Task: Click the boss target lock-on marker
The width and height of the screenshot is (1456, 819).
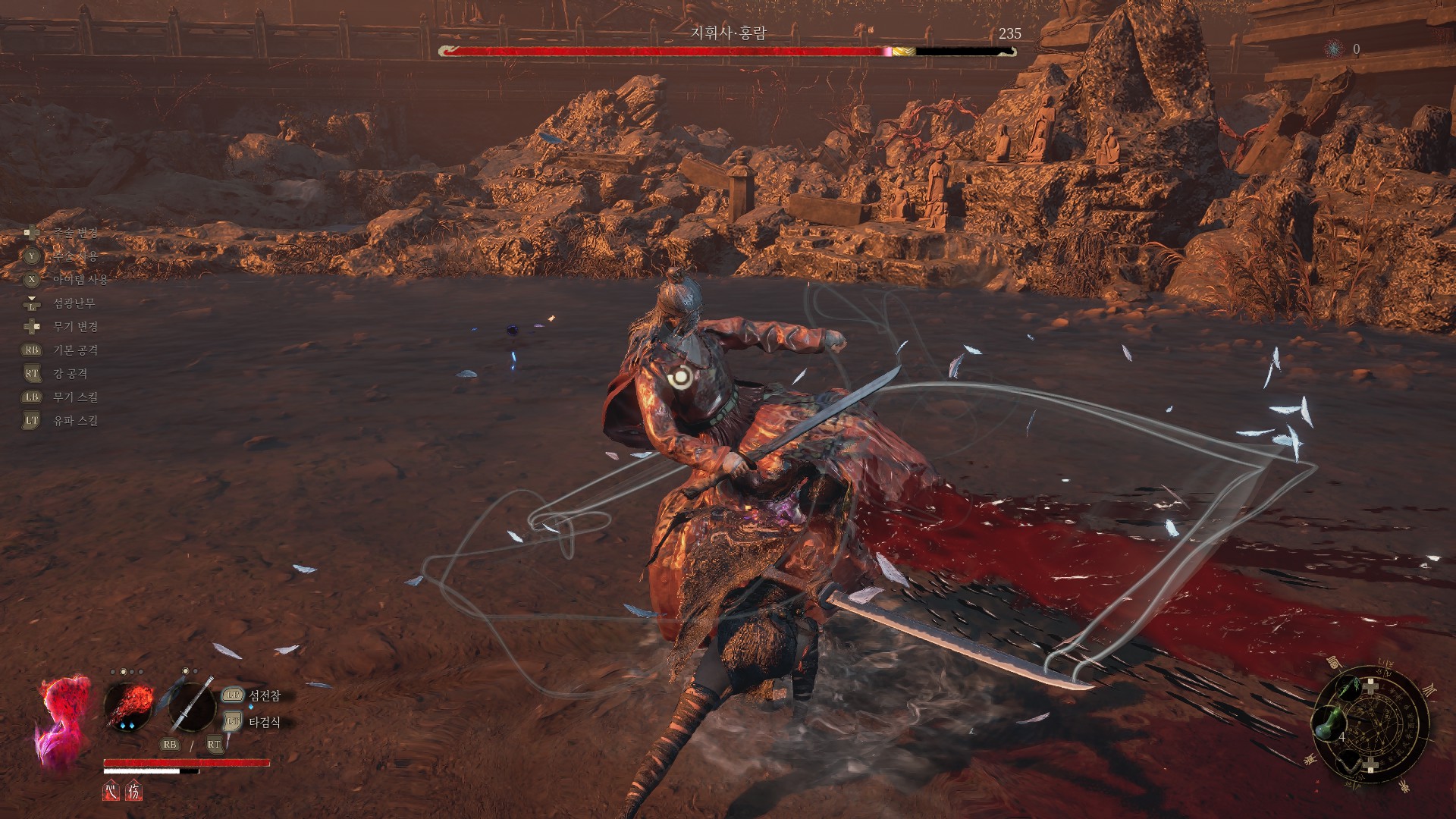Action: (x=682, y=375)
